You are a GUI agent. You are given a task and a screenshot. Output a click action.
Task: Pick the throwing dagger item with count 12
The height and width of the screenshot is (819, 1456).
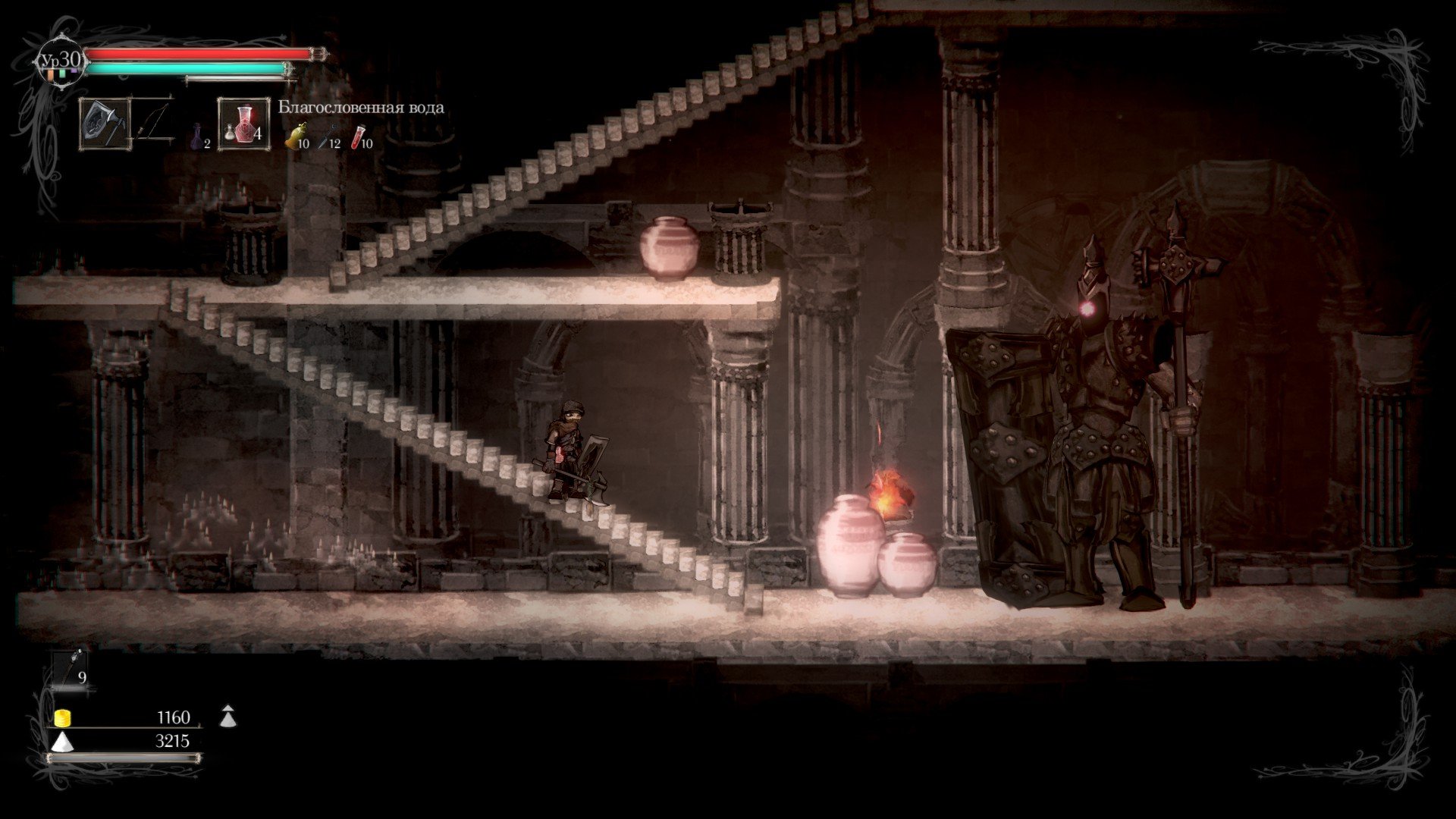click(328, 136)
